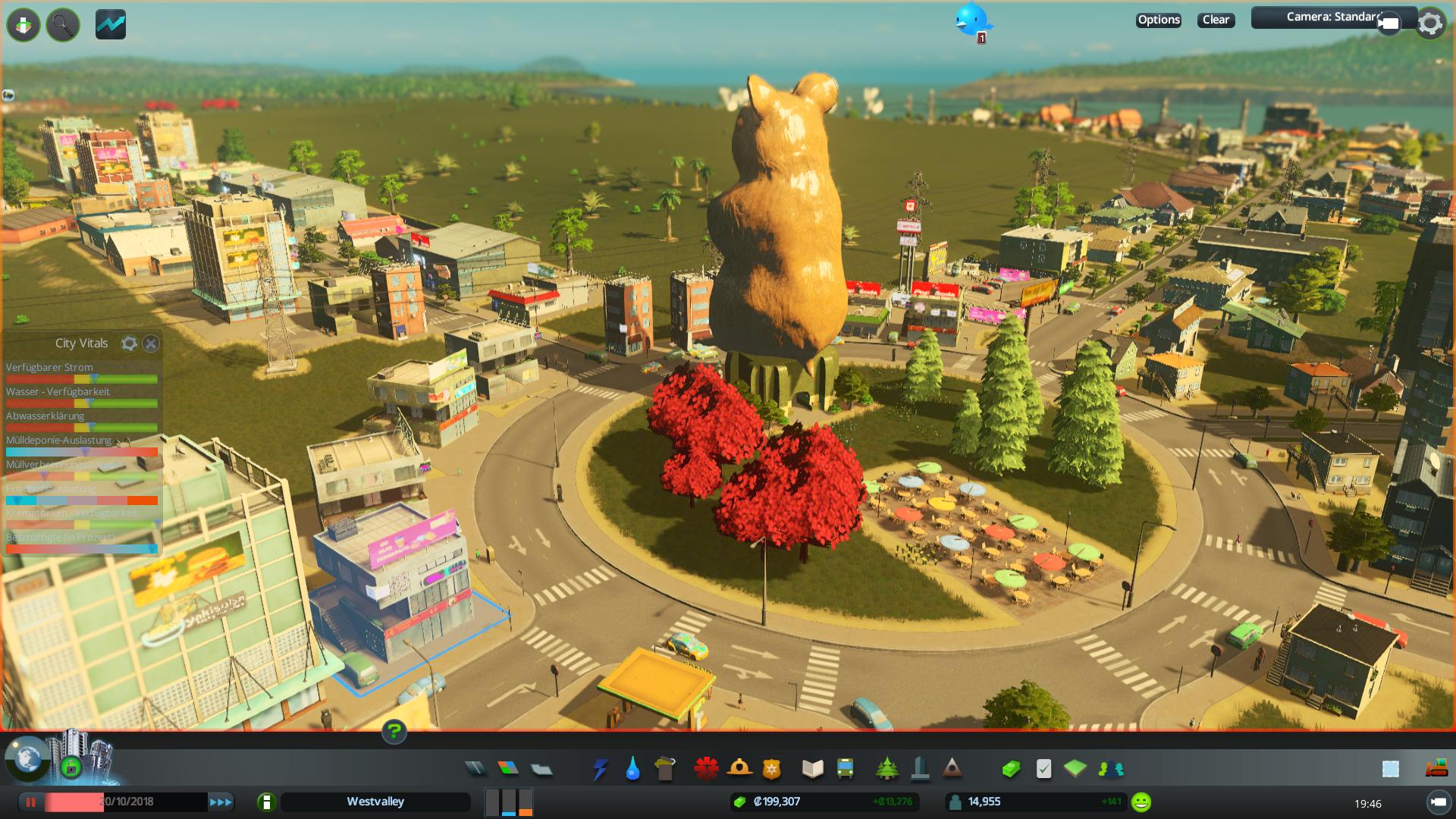This screenshot has width=1456, height=819.
Task: Open the Garbage services menu
Action: coord(665,769)
